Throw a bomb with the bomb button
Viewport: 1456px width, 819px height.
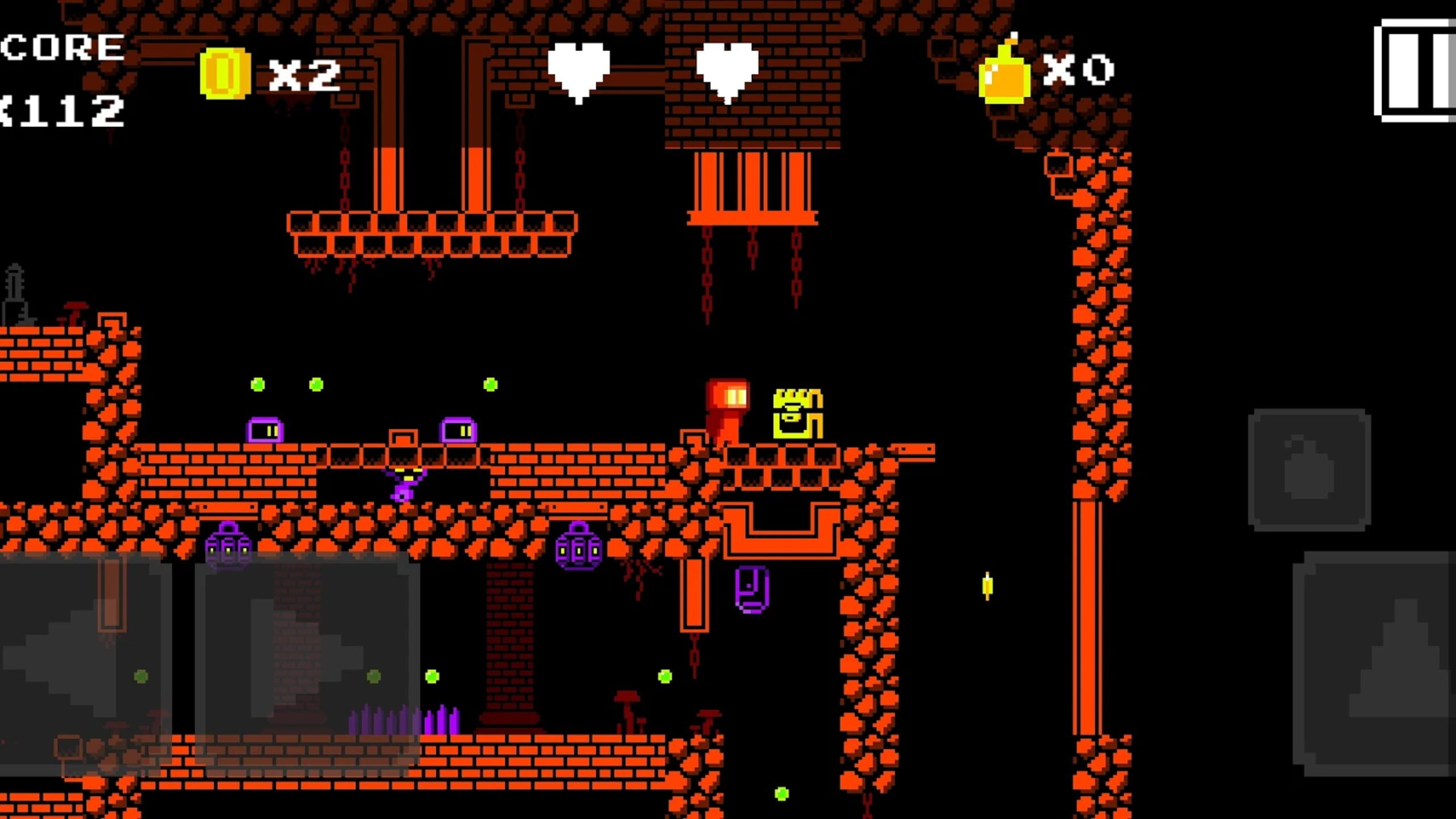(1309, 470)
